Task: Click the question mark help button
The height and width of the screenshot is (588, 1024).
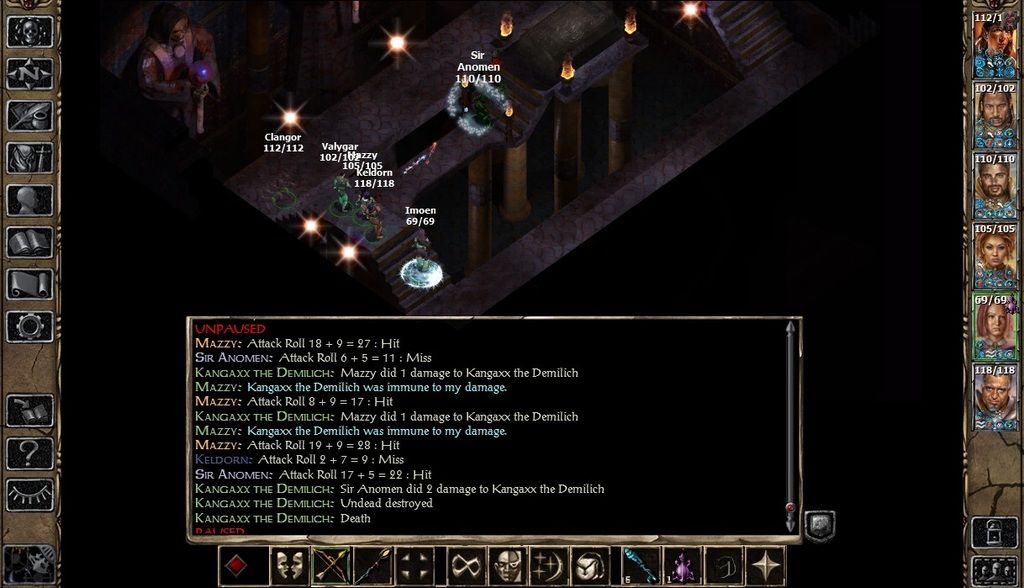Action: coord(29,453)
